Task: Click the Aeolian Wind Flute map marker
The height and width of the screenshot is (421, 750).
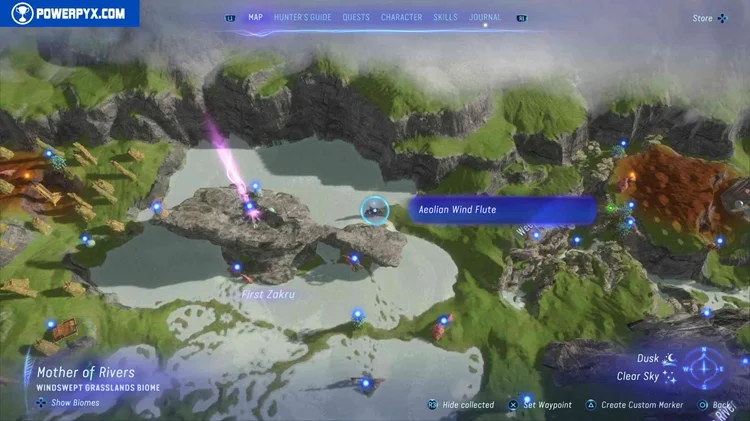Action: 375,210
